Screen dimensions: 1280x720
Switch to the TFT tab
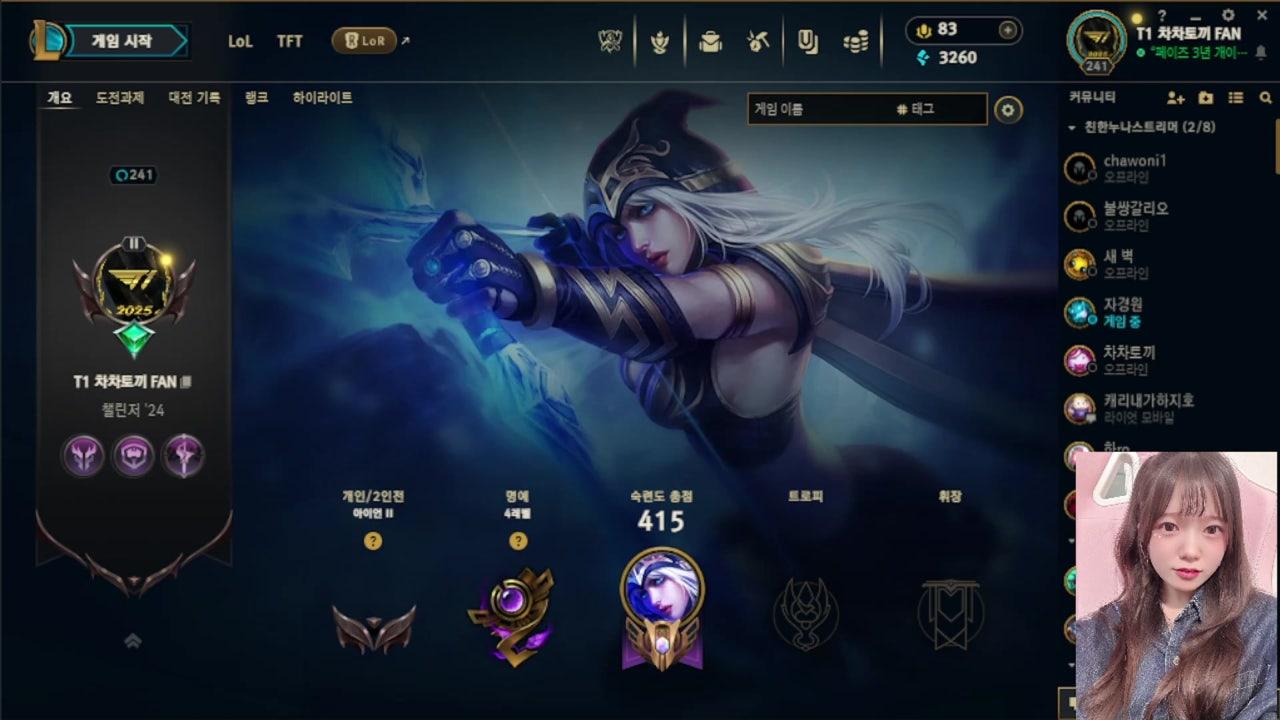[x=290, y=41]
